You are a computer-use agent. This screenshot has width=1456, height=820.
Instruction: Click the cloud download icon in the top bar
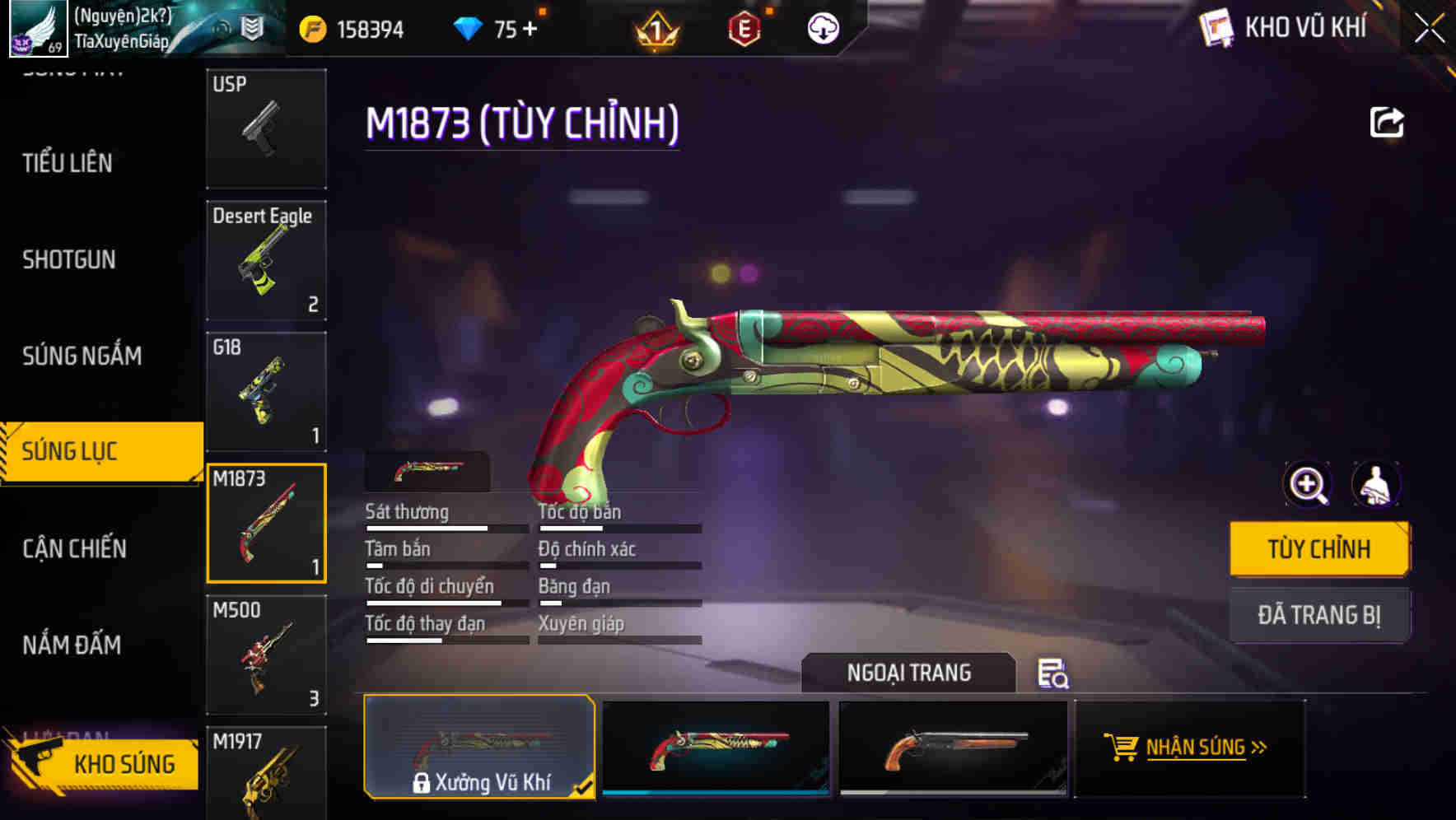pyautogui.click(x=821, y=27)
